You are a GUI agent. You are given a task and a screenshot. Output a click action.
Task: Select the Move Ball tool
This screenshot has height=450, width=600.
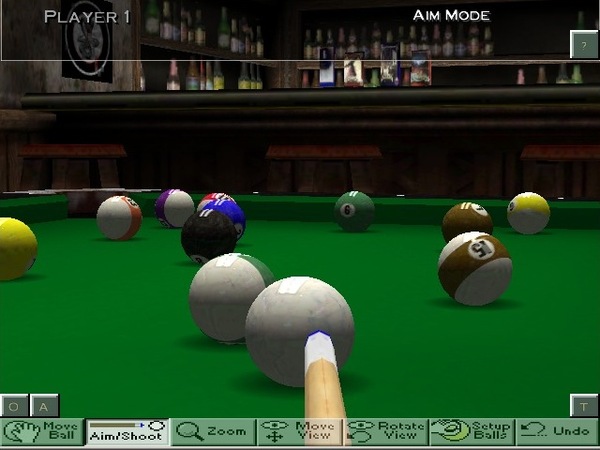click(x=42, y=432)
